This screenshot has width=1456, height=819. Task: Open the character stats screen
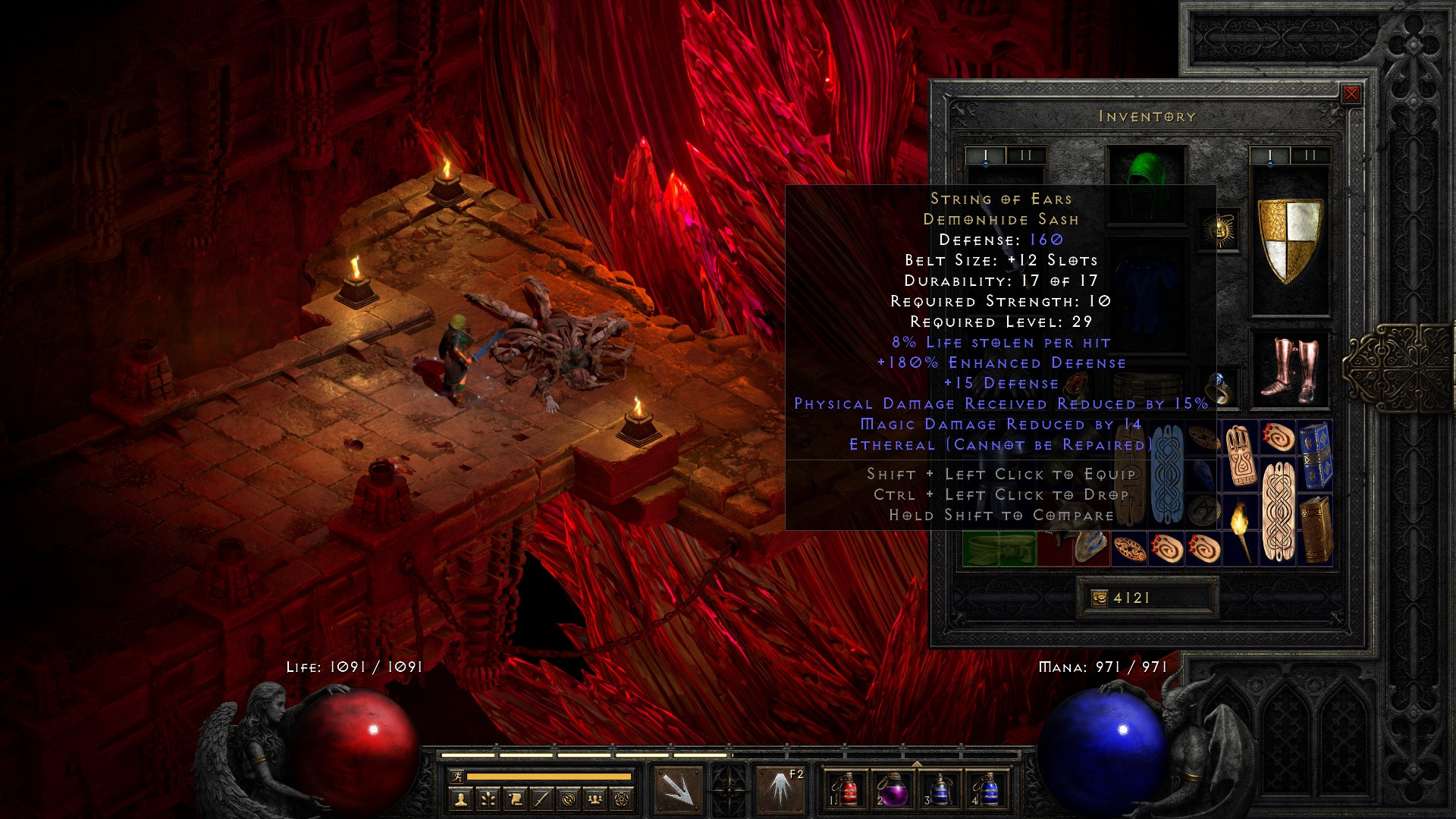click(x=462, y=799)
